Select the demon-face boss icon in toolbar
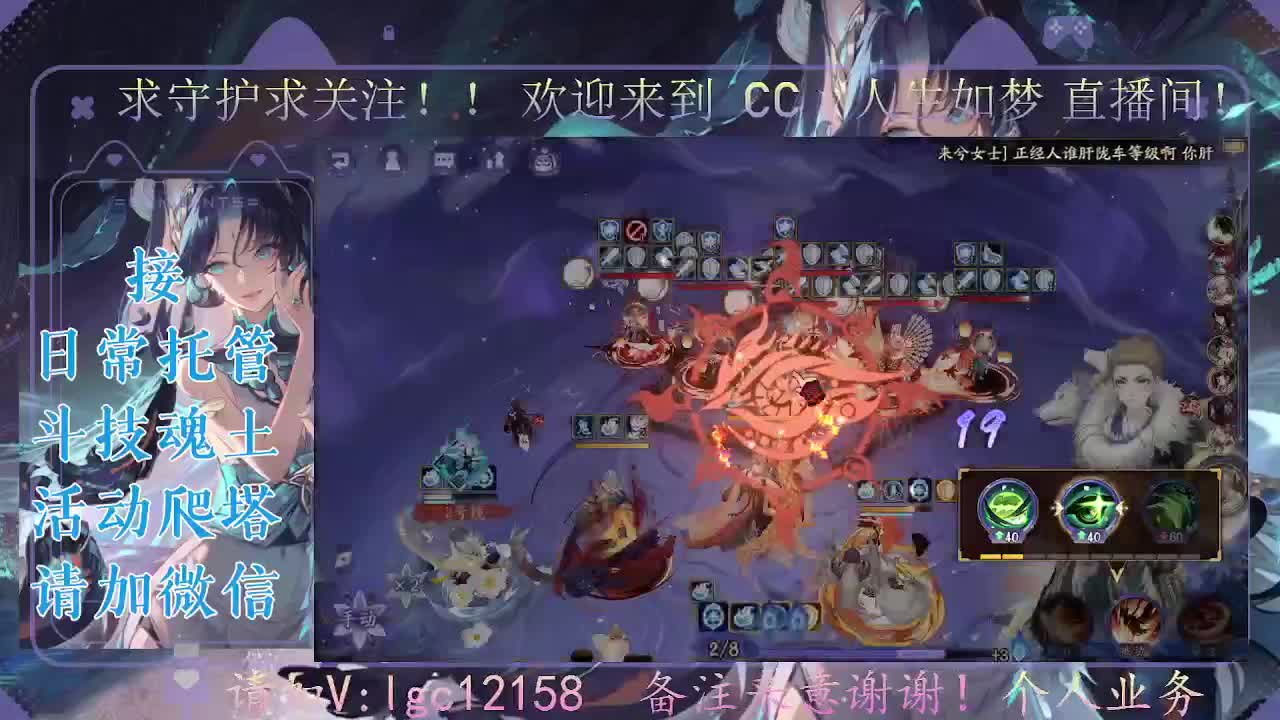1280x720 pixels. [543, 162]
